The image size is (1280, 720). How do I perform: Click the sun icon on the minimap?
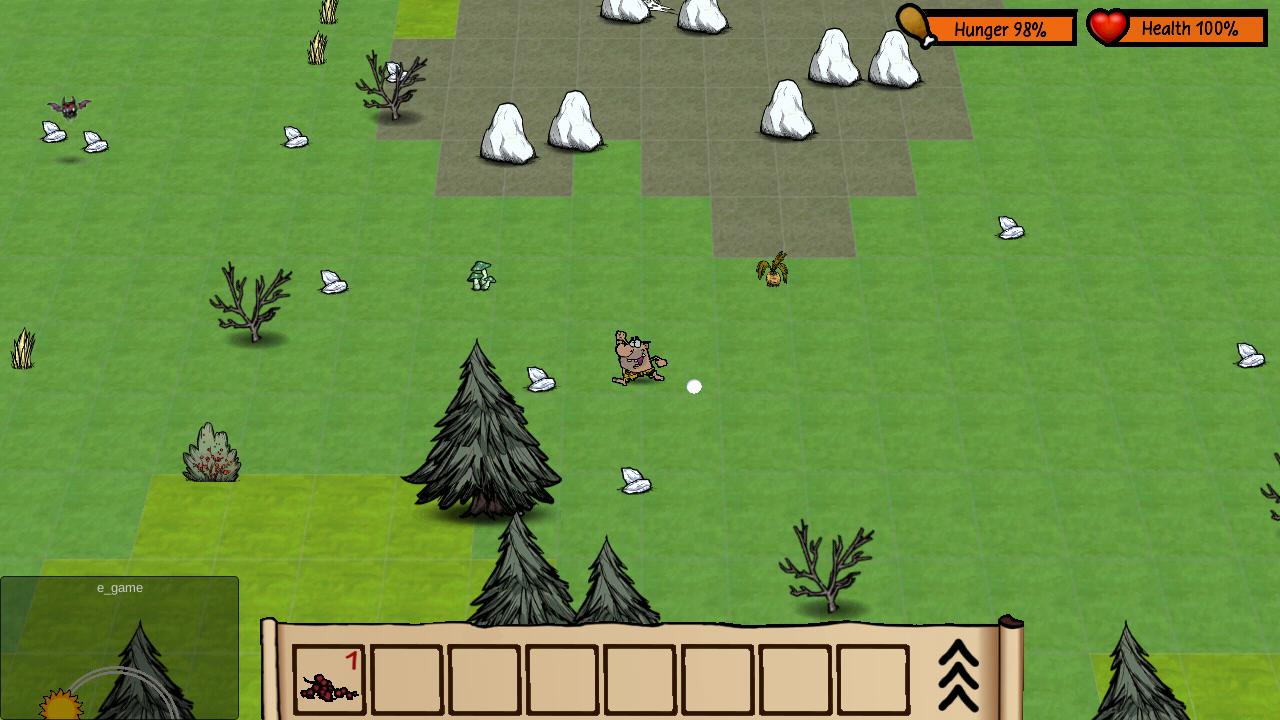[x=60, y=707]
